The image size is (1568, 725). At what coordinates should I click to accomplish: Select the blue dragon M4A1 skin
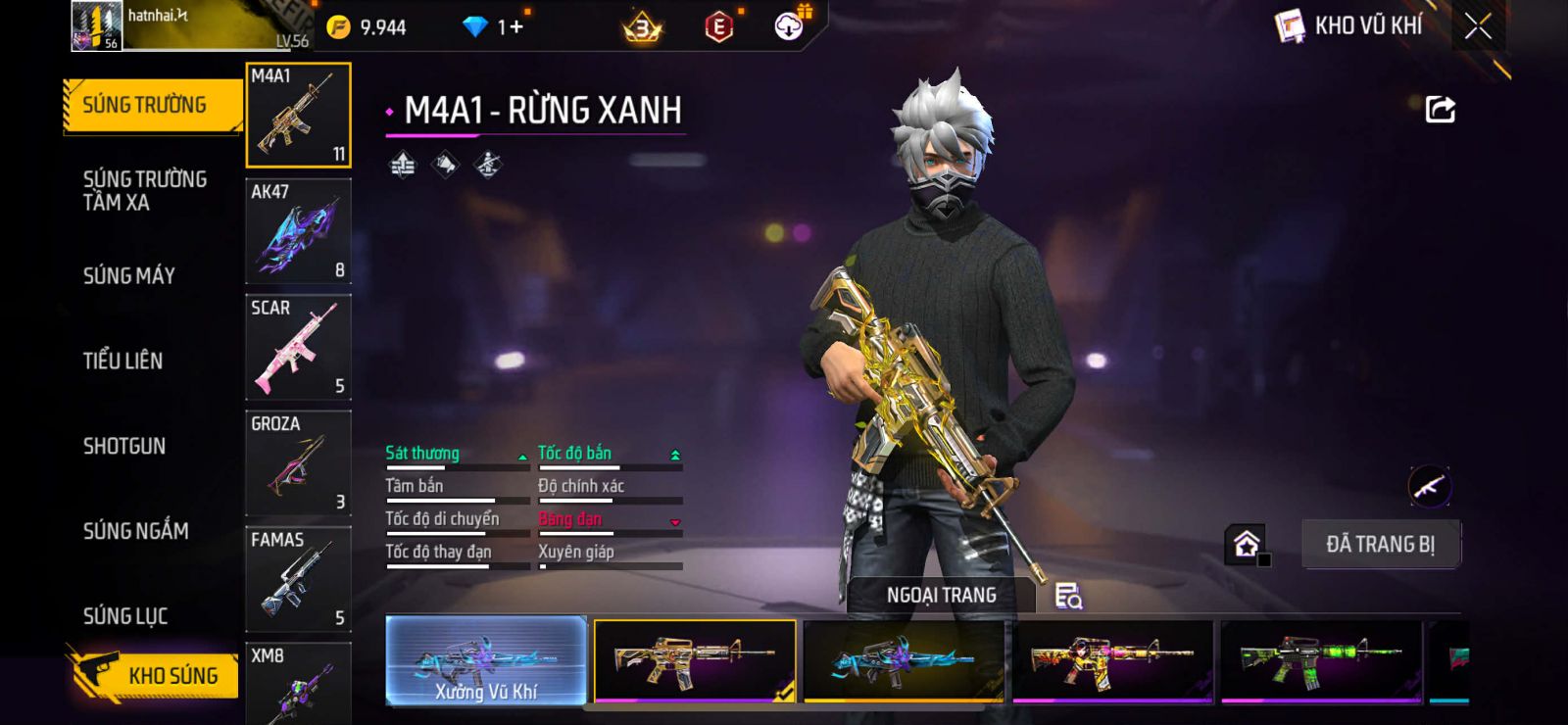coord(903,661)
